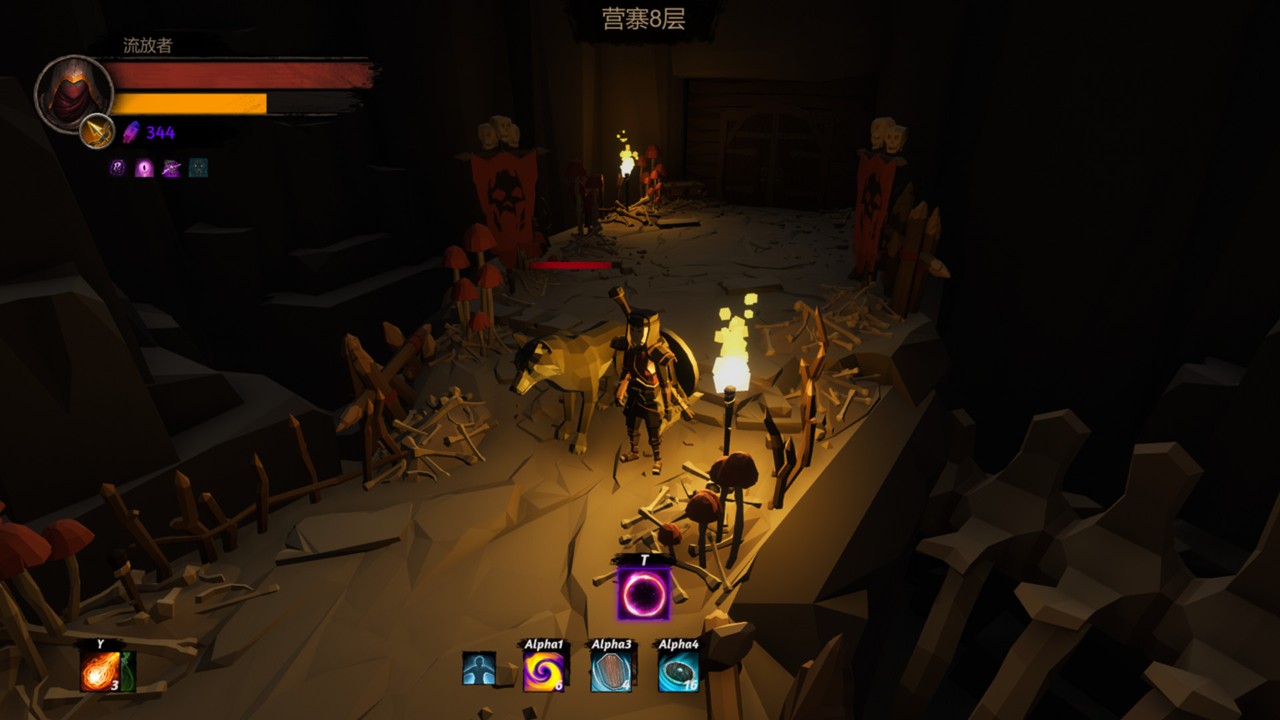Activate the dark round shield skill

pos(677,672)
